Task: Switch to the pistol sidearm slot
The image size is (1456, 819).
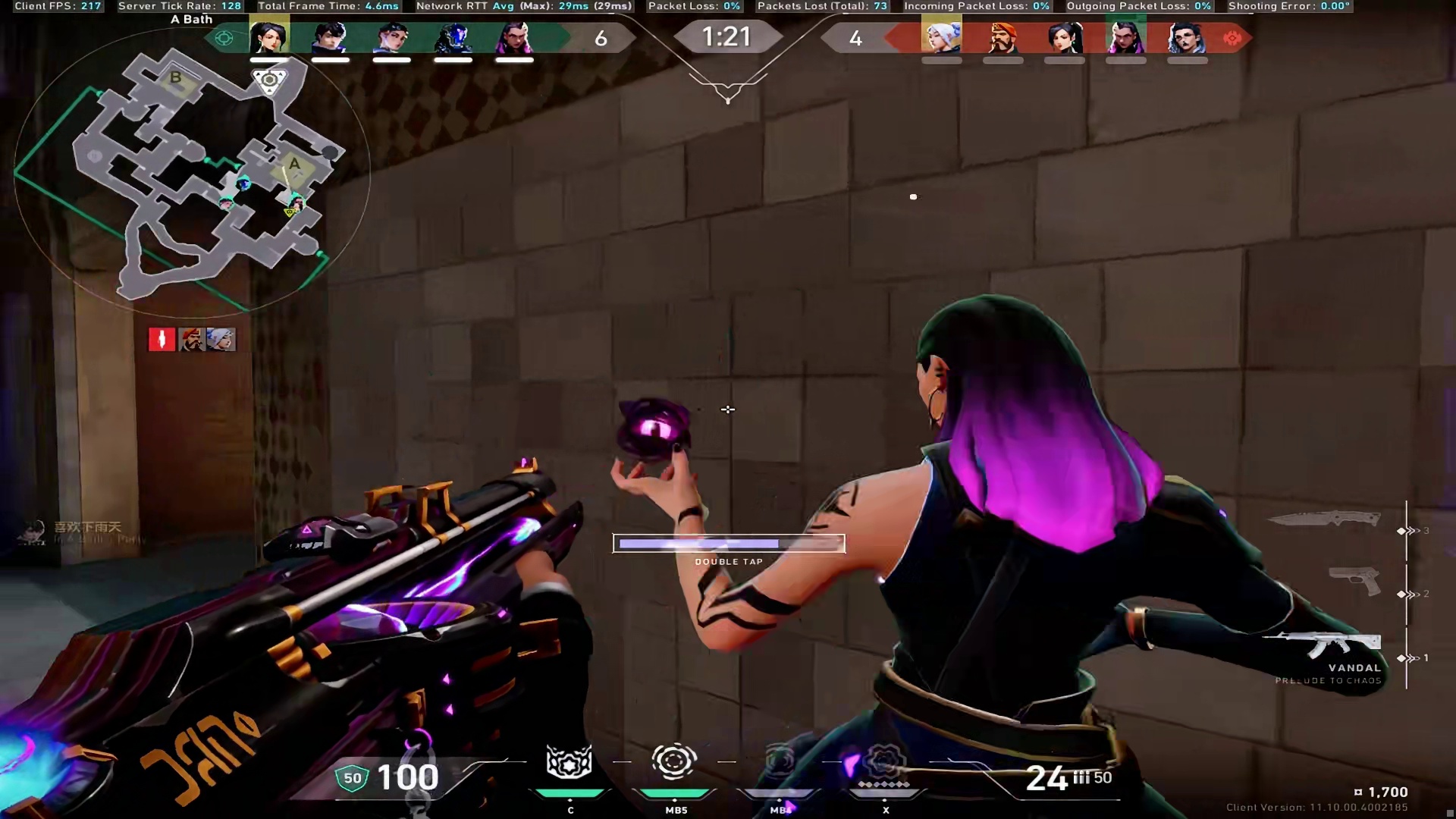Action: point(1355,581)
